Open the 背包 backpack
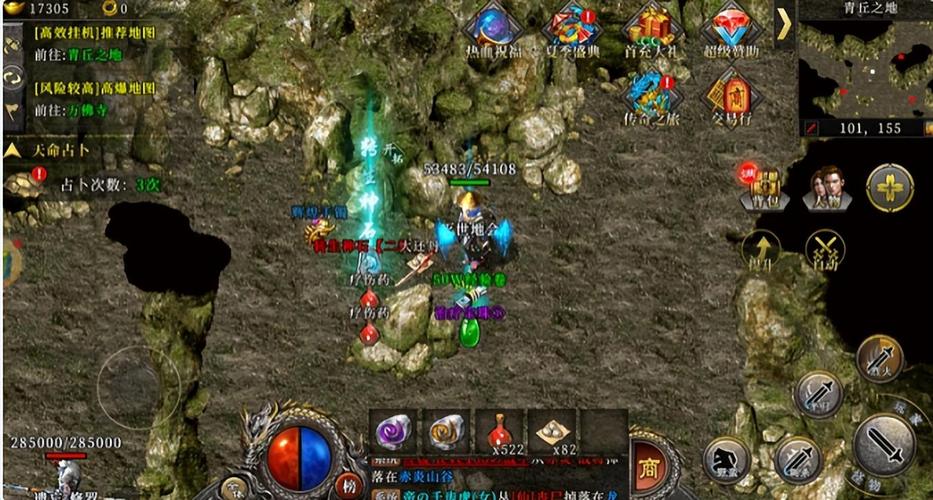The height and width of the screenshot is (500, 933). [x=766, y=188]
